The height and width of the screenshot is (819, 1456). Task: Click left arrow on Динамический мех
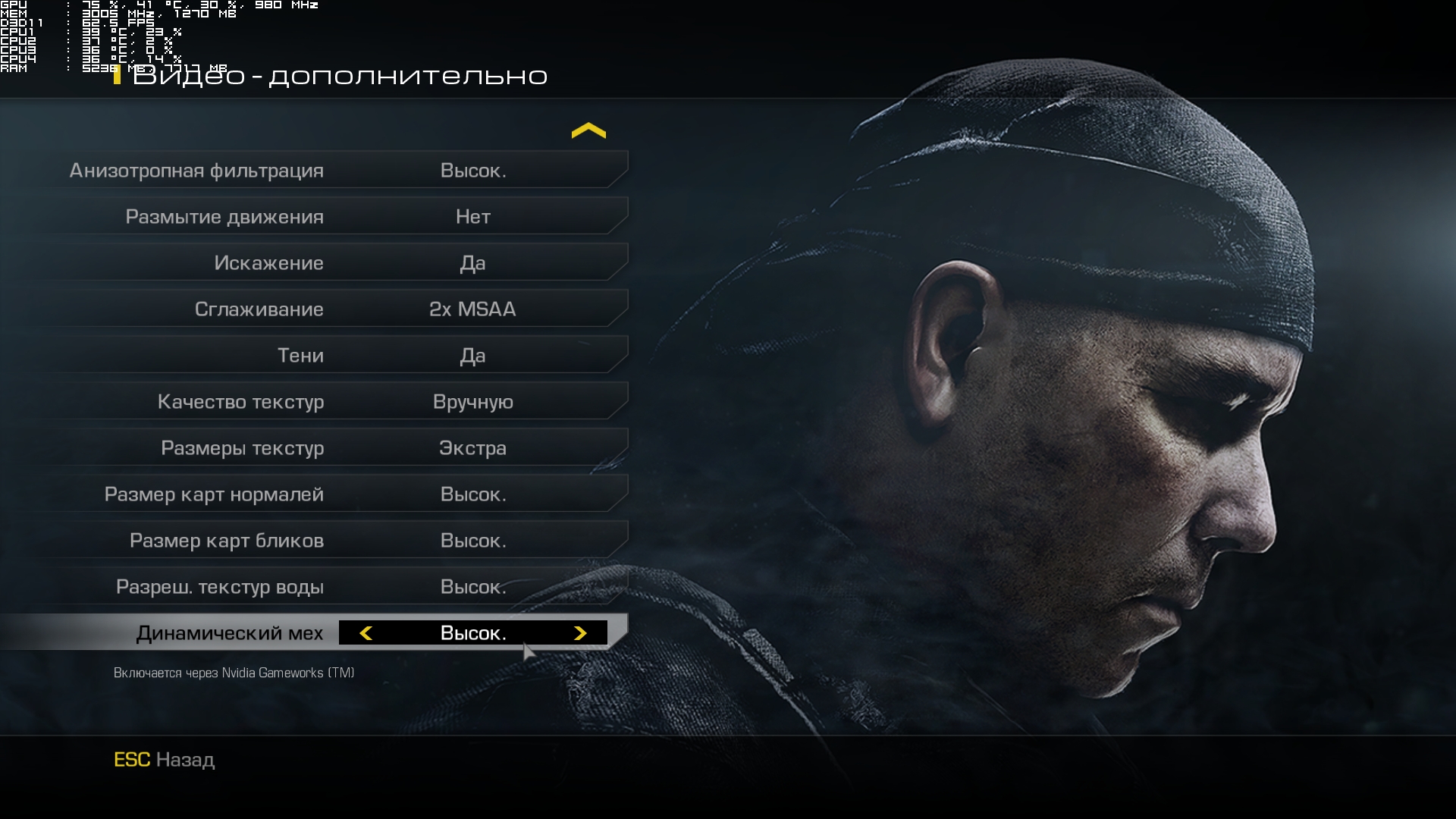coord(366,633)
